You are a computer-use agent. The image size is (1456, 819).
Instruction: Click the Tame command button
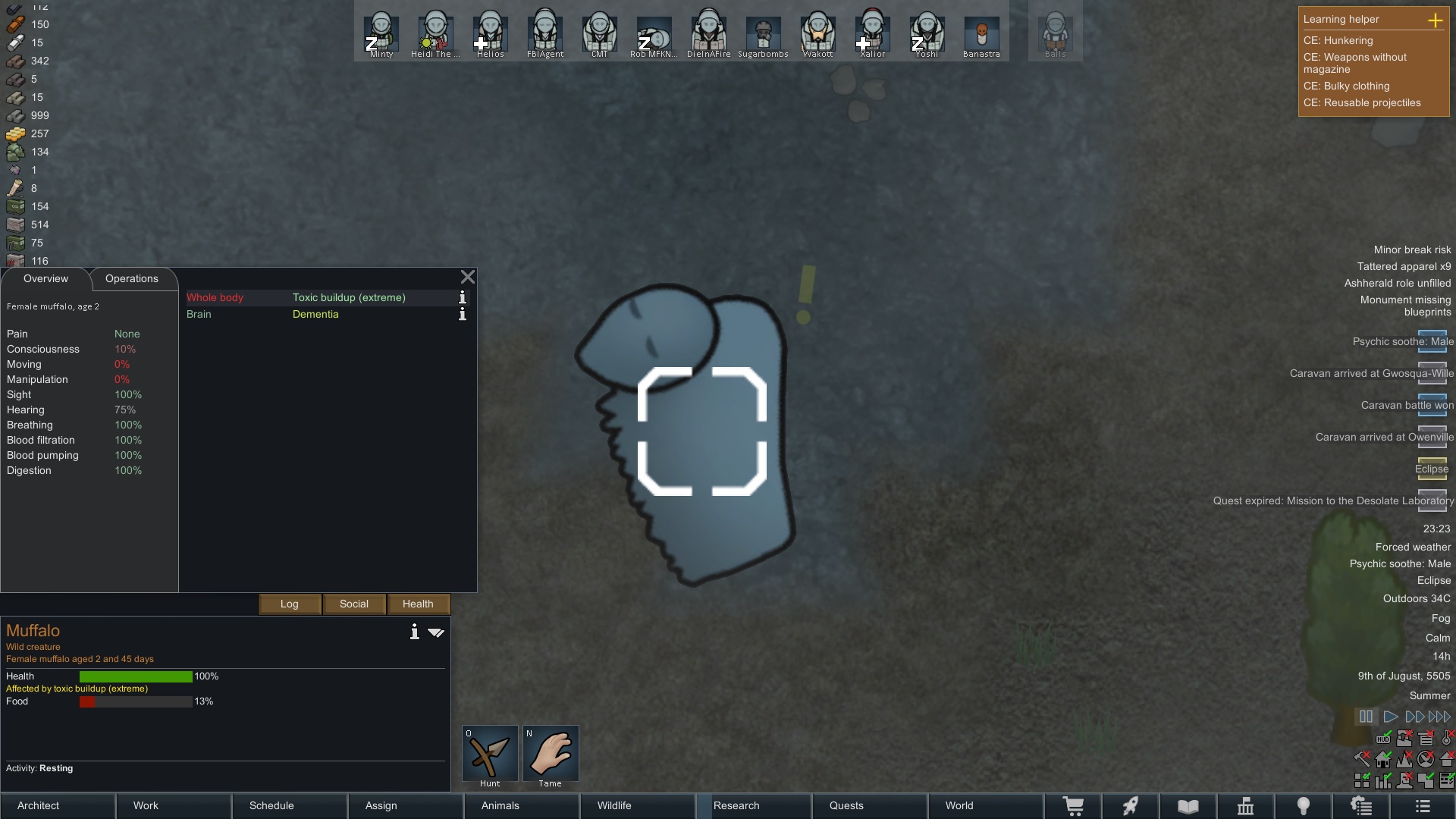551,755
